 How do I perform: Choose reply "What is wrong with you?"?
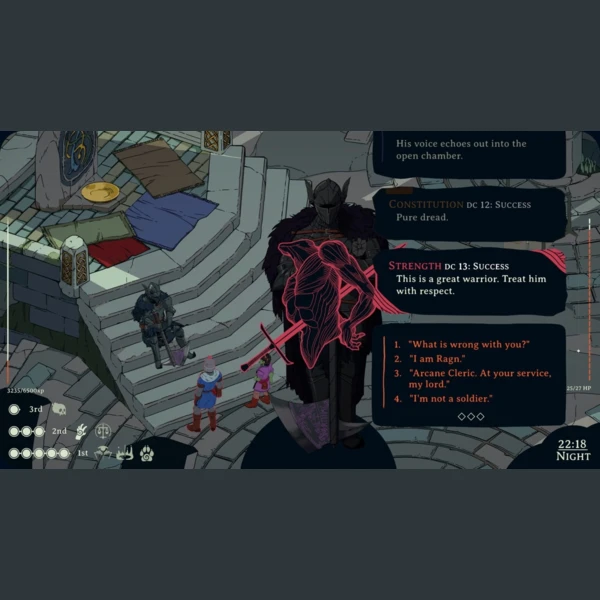point(468,344)
